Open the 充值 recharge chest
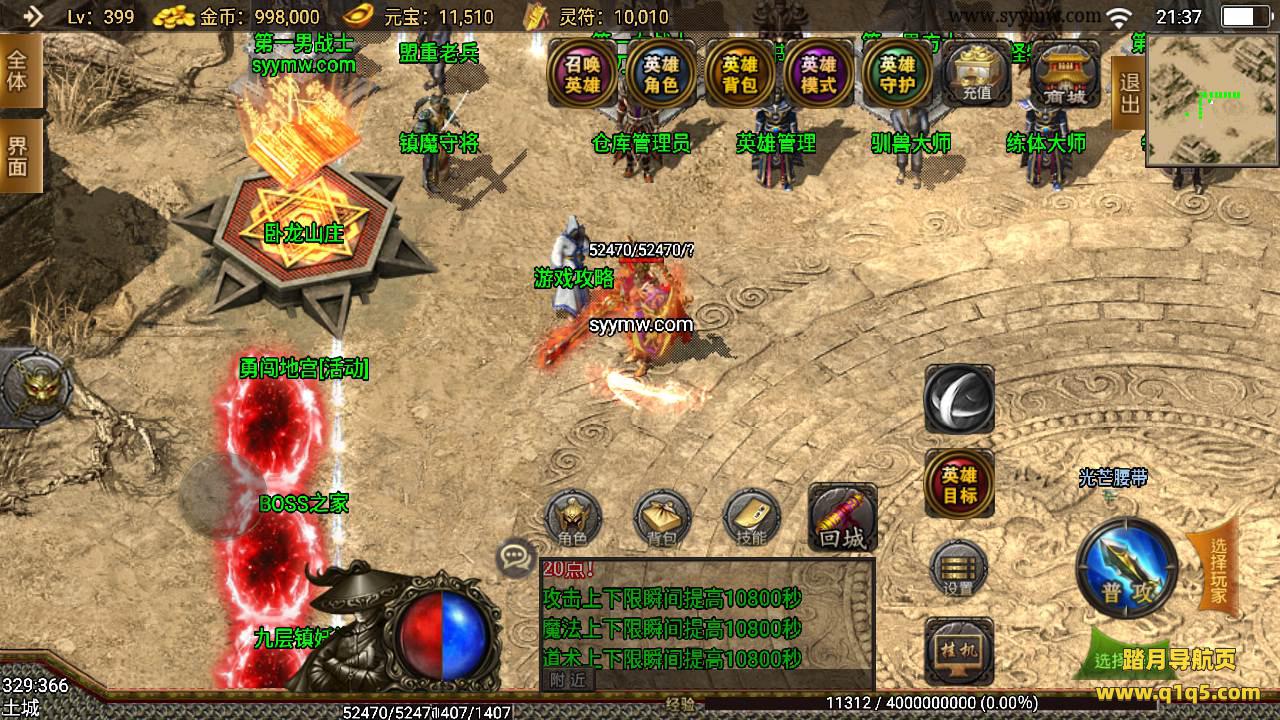The width and height of the screenshot is (1280, 720). pyautogui.click(x=976, y=73)
